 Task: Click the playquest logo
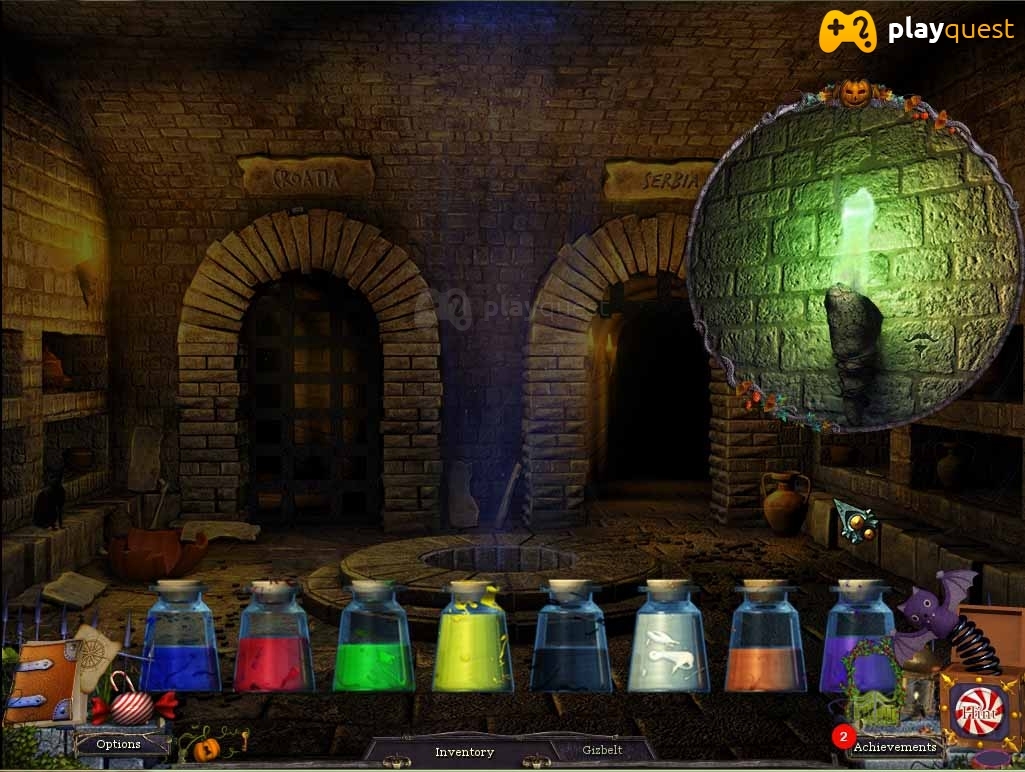(x=915, y=32)
